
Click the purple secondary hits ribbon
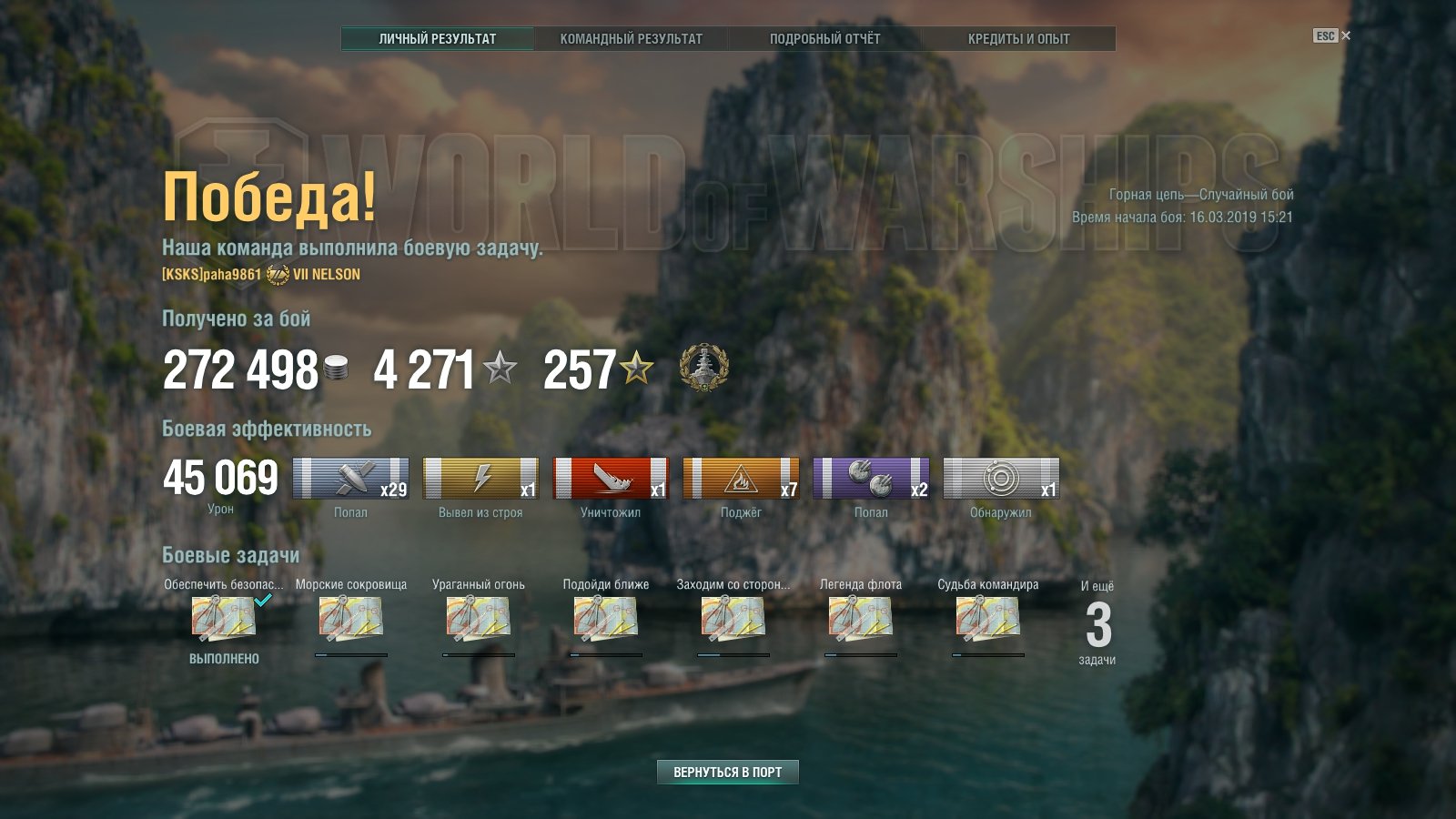pos(871,479)
